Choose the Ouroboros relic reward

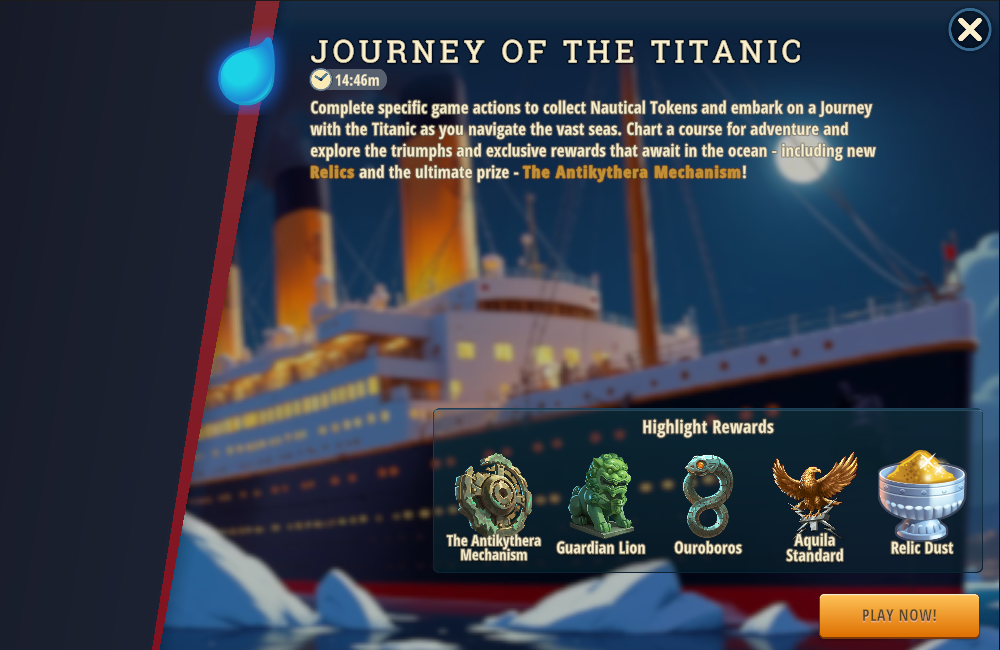coord(707,496)
